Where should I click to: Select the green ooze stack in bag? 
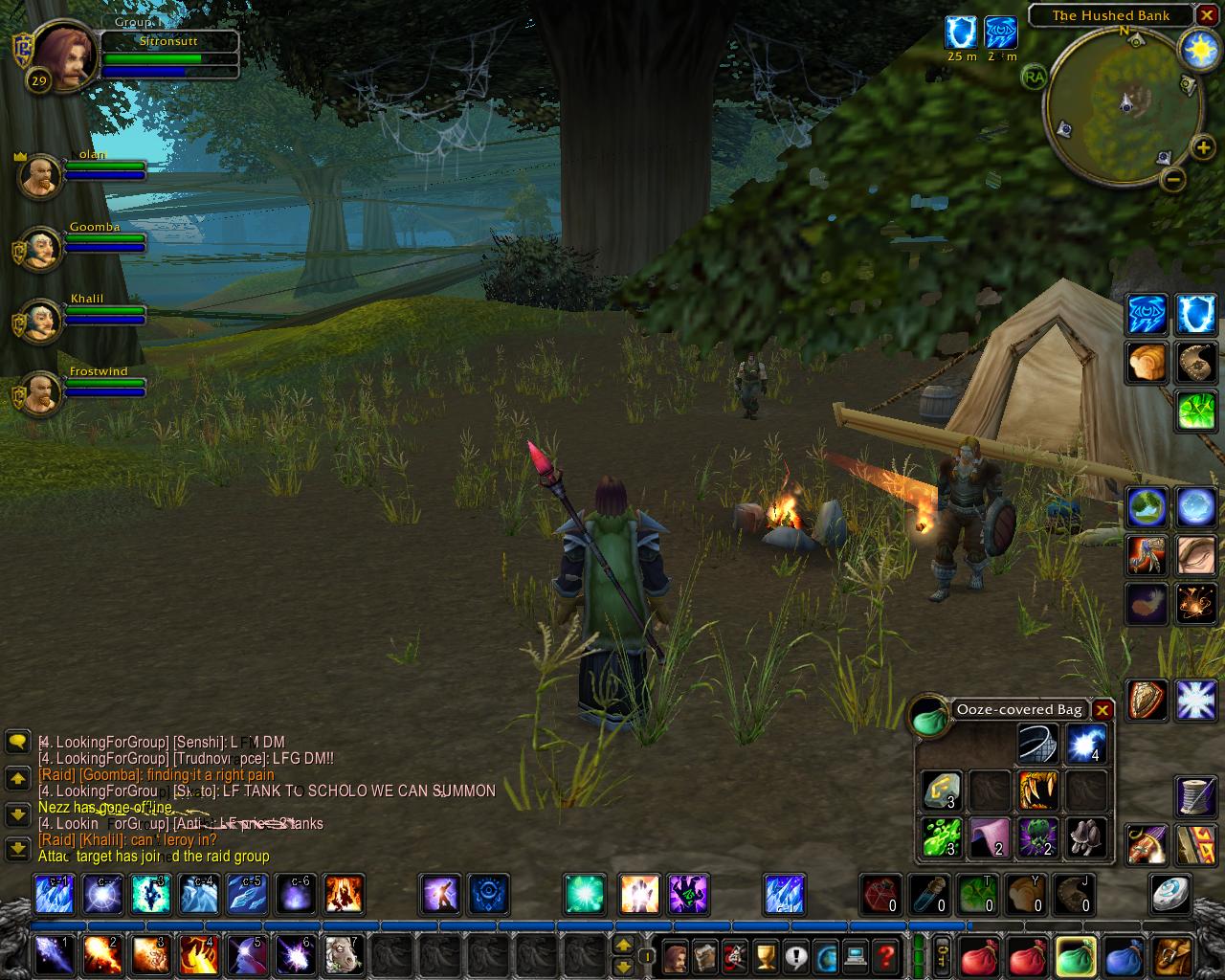click(941, 836)
